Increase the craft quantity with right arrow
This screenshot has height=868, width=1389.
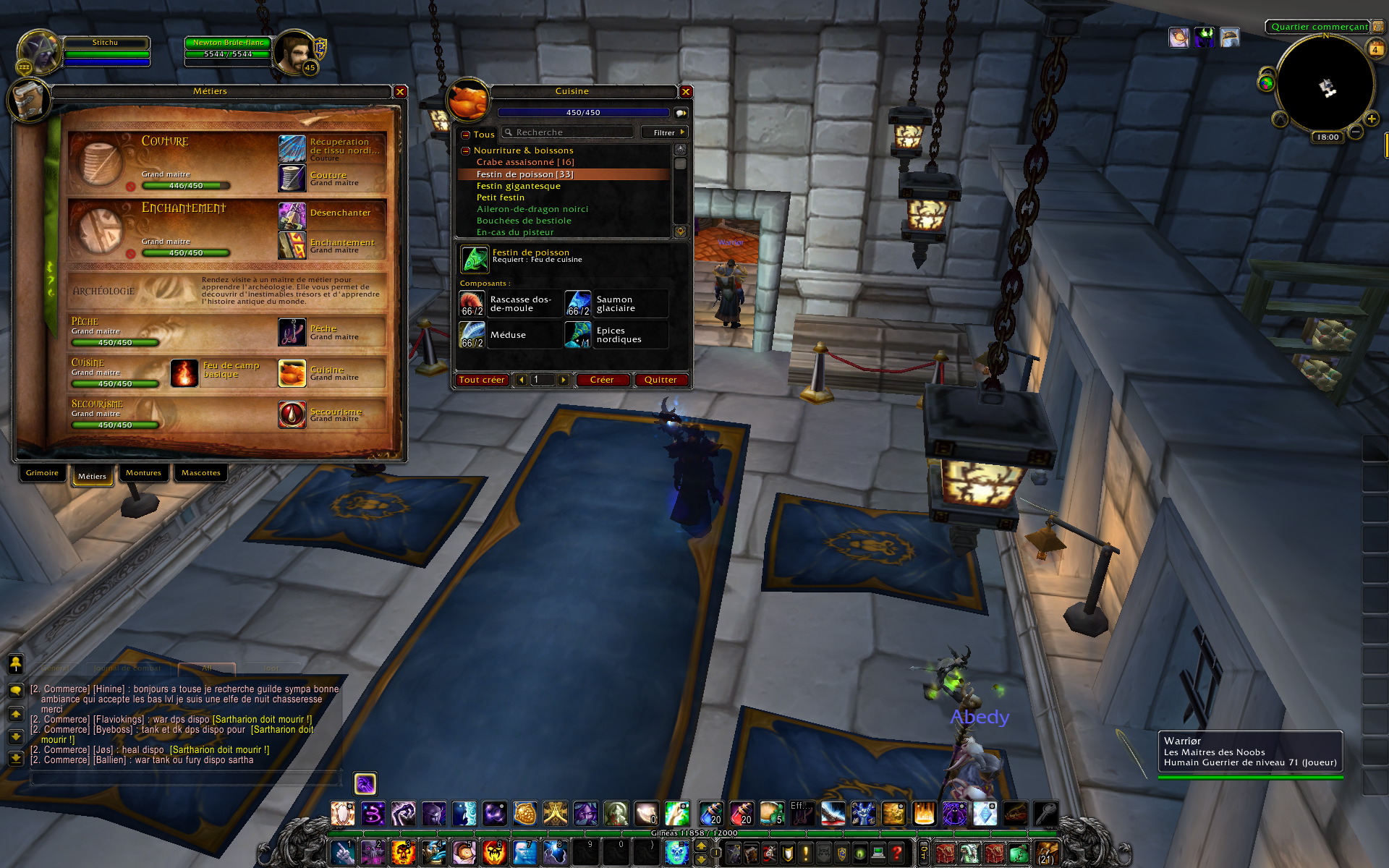[563, 380]
